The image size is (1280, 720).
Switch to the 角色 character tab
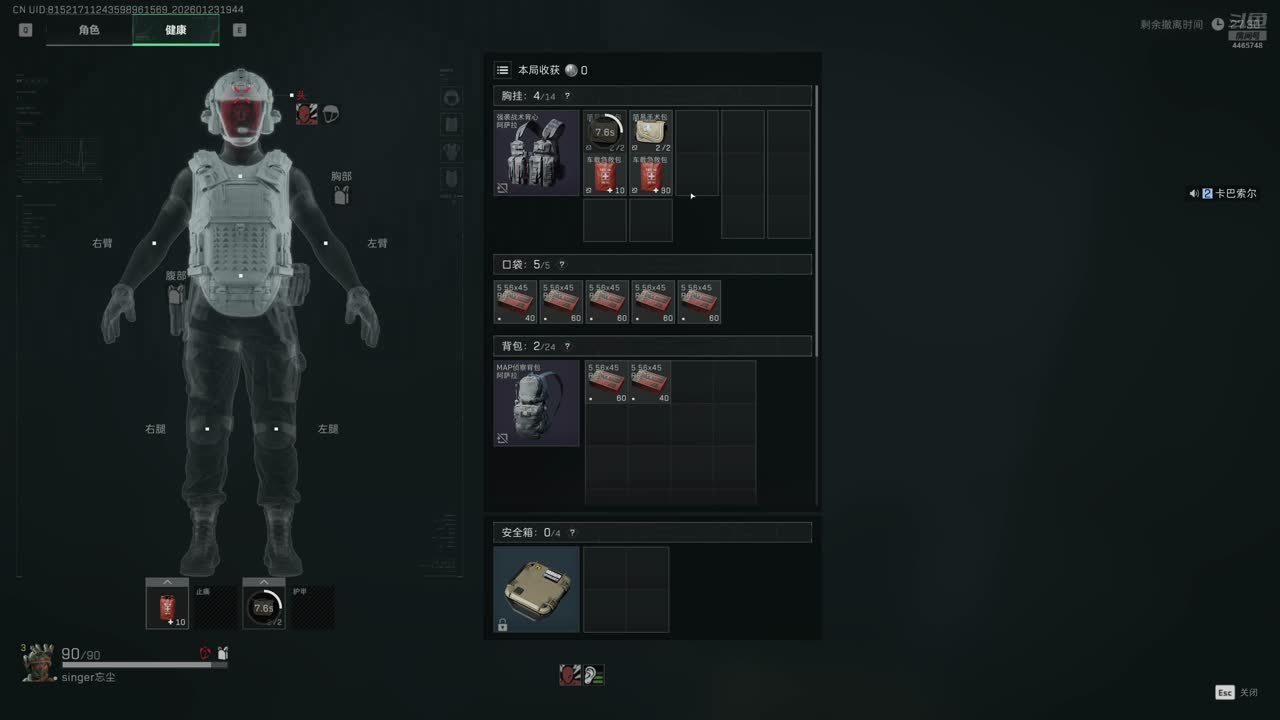coord(89,30)
